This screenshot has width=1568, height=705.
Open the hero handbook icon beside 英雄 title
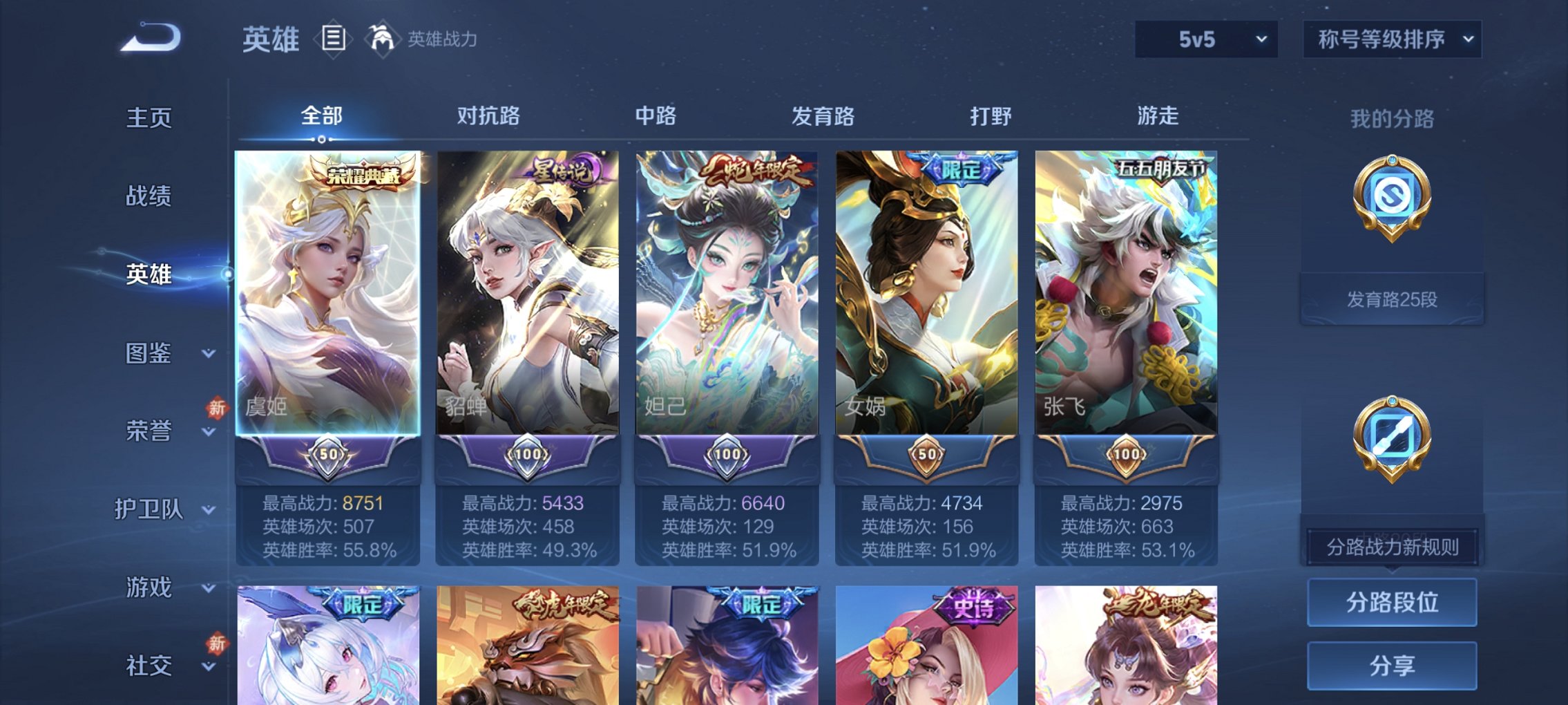[x=334, y=39]
